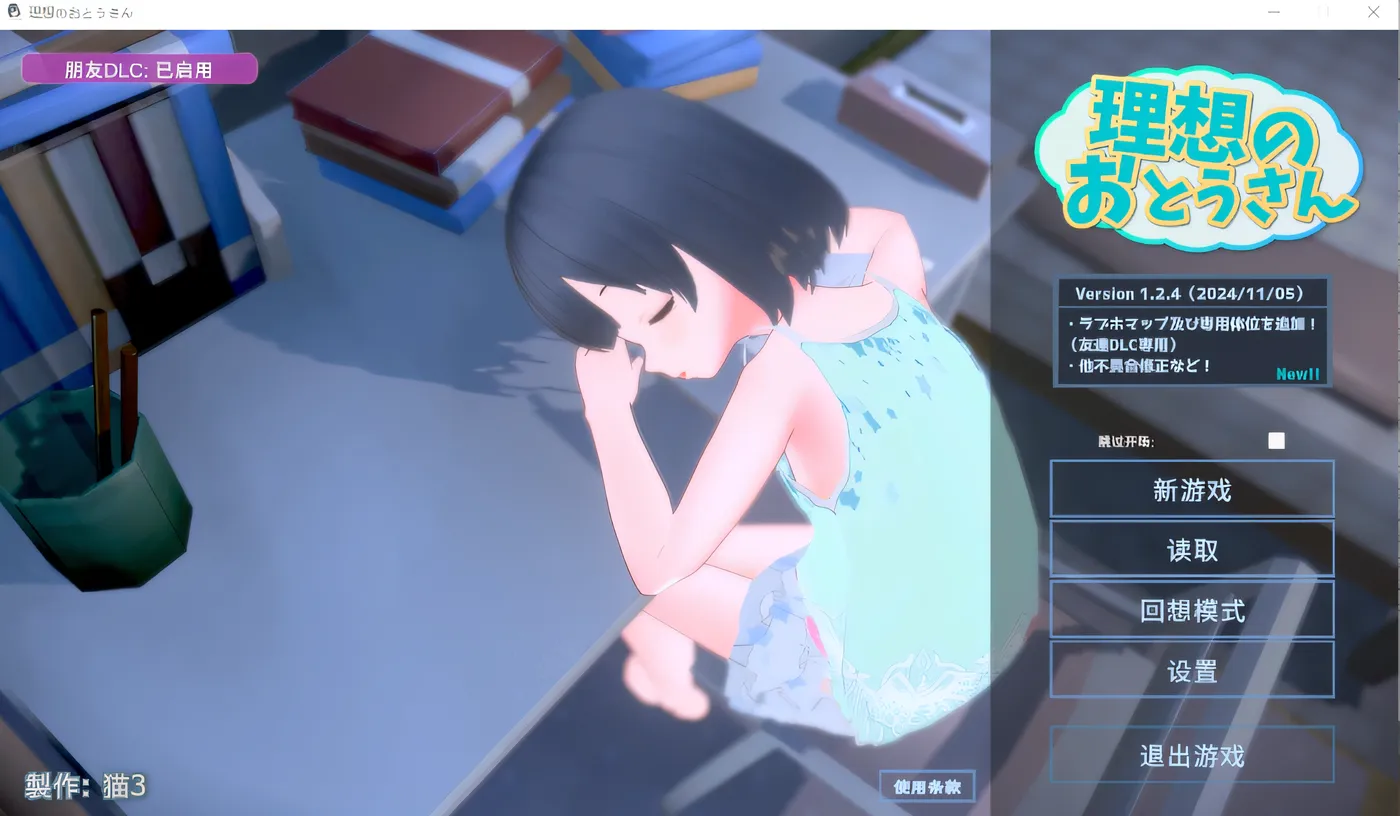This screenshot has width=1400, height=816.
Task: Open the load menu via 读取
Action: pyautogui.click(x=1191, y=548)
